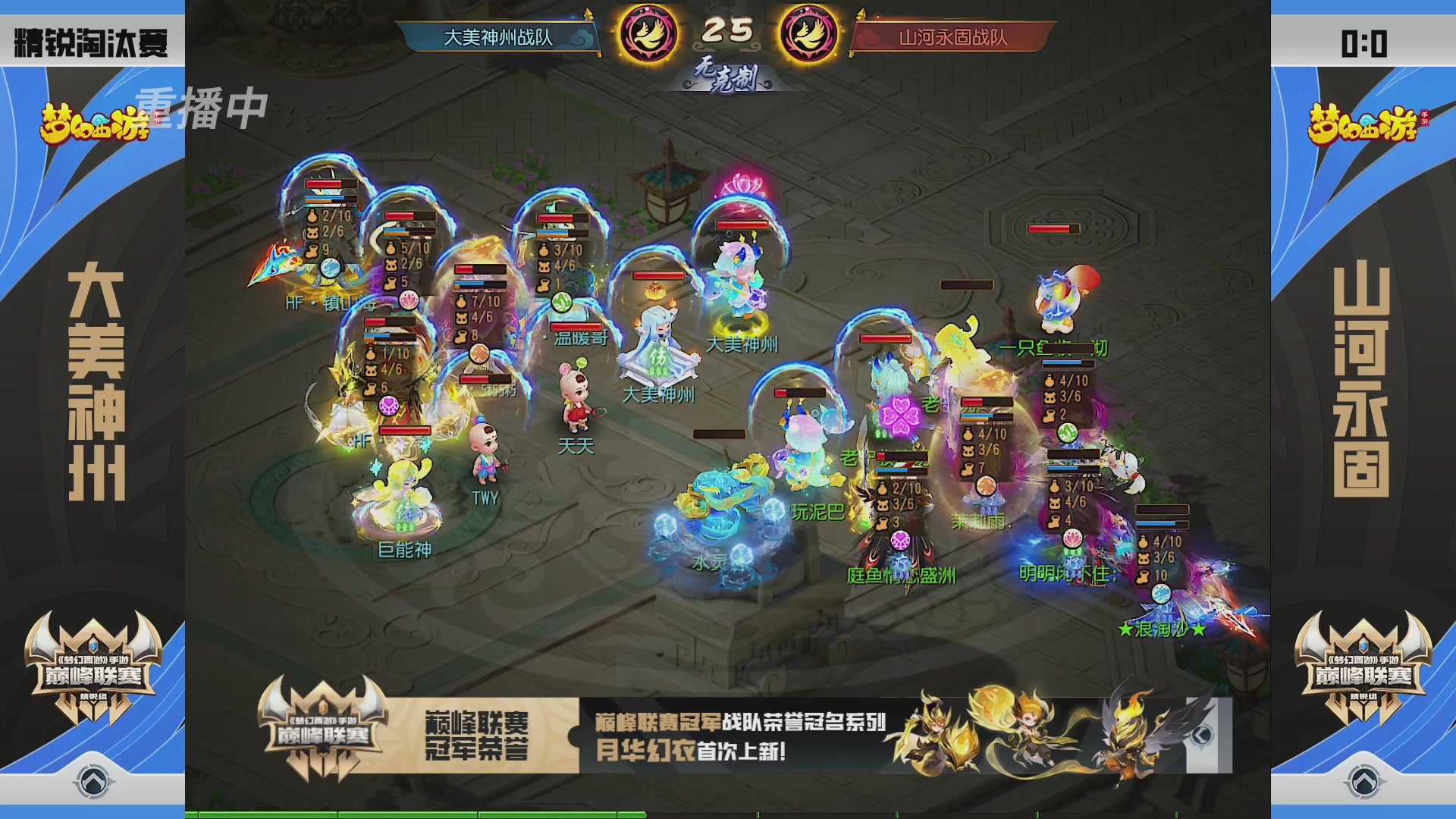1456x819 pixels.
Task: Click the orange sun buff icon under the 7/10 counter
Action: click(x=479, y=353)
